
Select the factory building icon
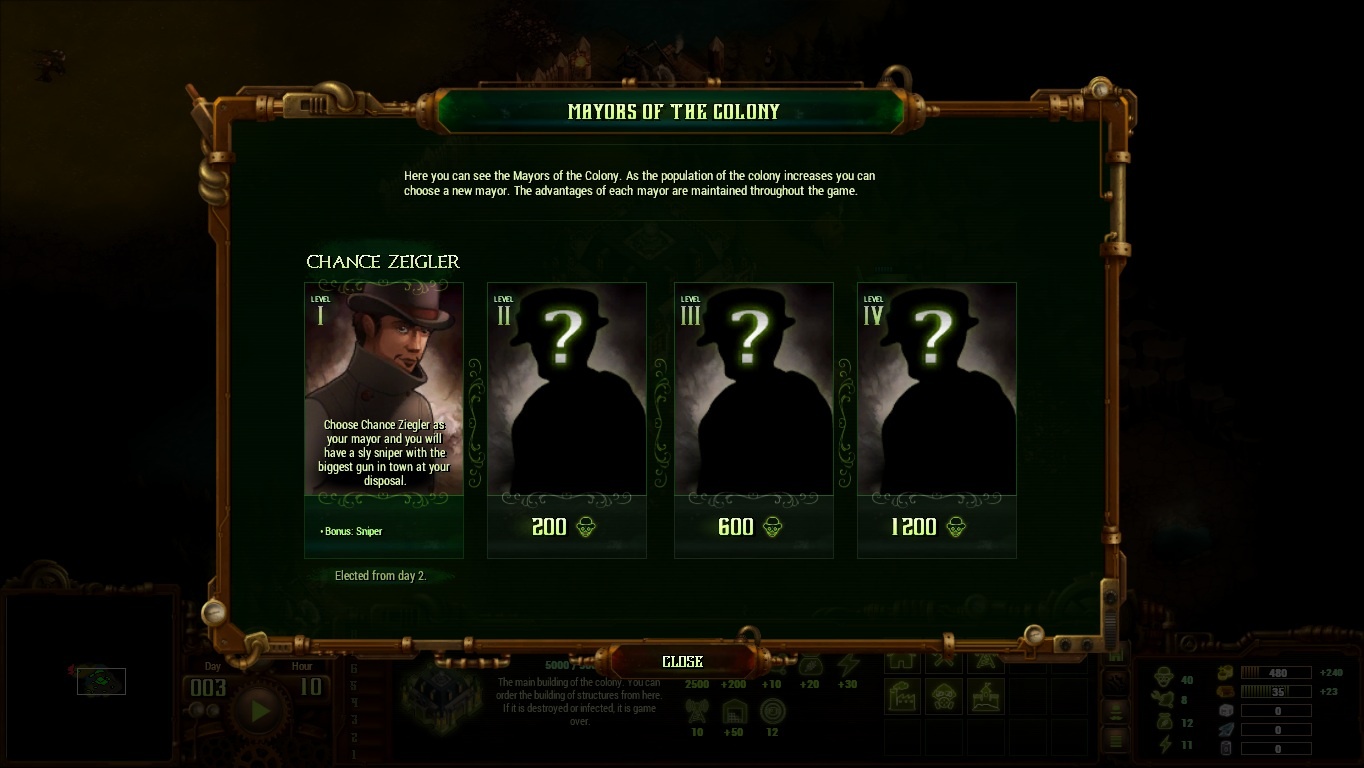(902, 695)
